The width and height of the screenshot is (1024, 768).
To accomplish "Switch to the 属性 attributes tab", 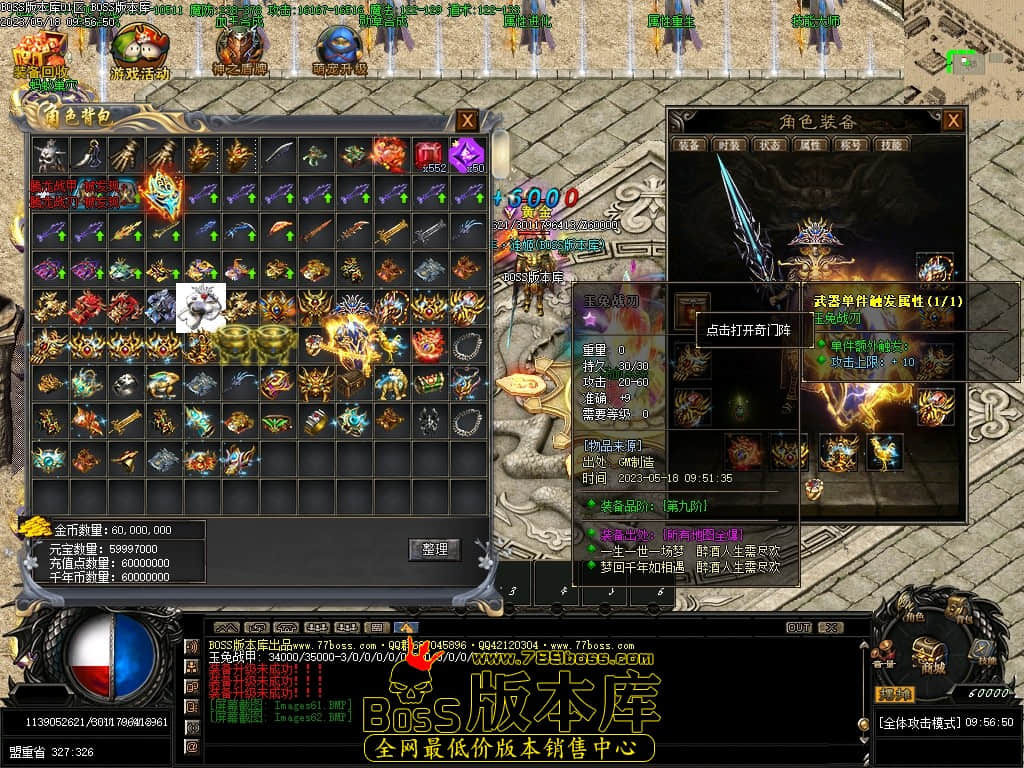I will coord(809,145).
